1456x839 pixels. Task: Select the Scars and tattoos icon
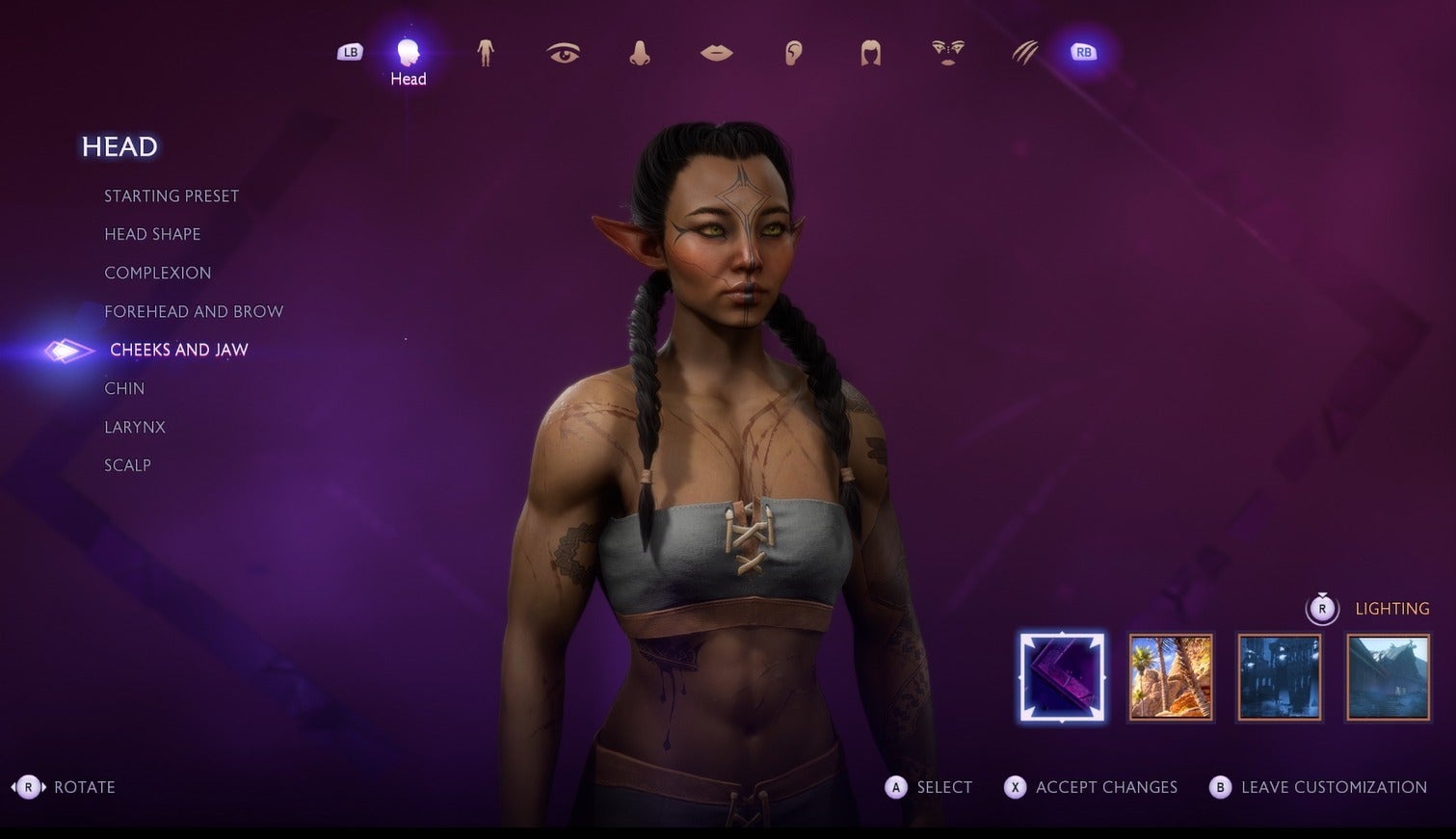(1024, 53)
